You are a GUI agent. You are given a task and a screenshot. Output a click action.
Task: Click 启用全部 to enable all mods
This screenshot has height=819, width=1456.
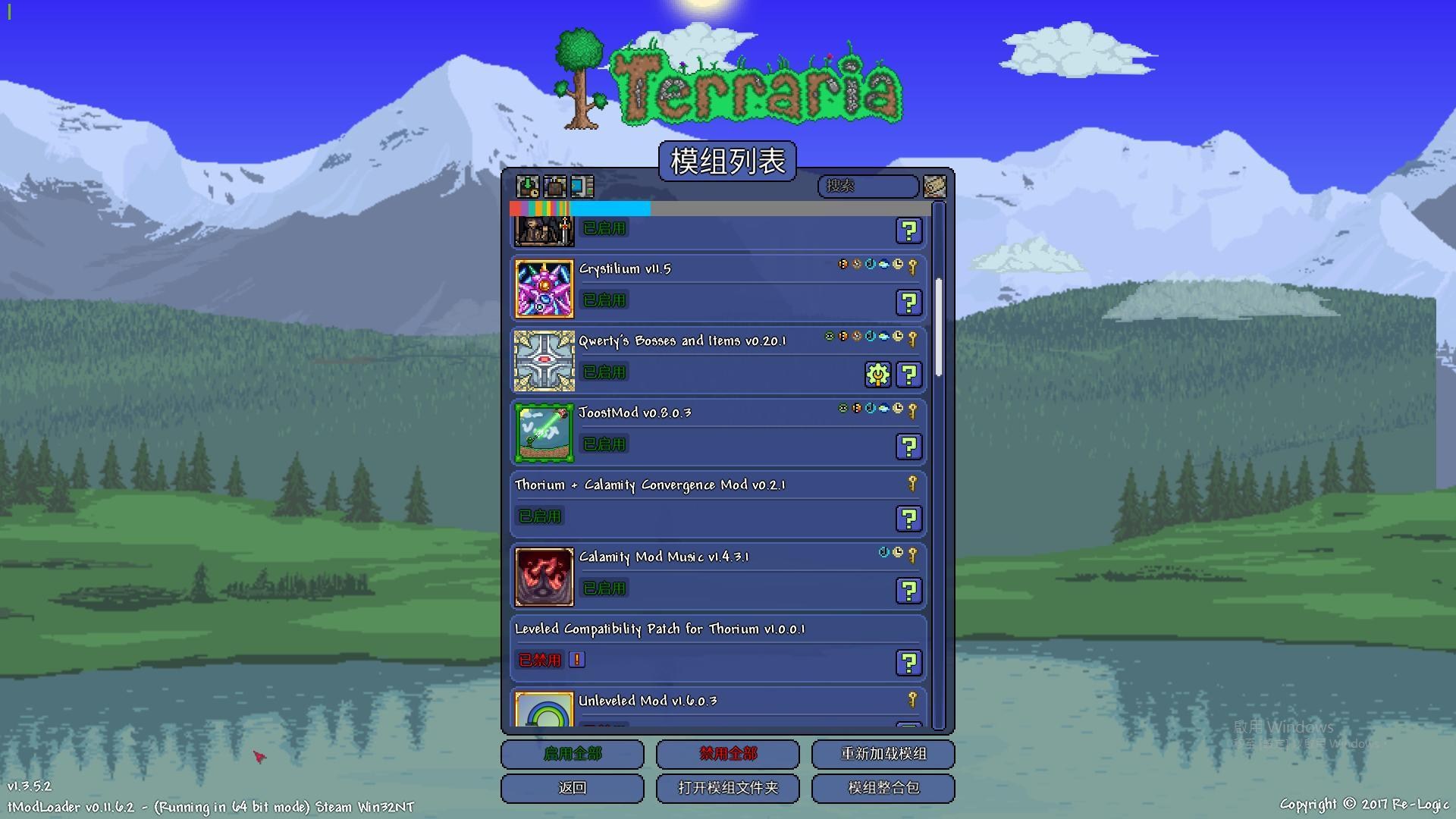click(x=572, y=754)
